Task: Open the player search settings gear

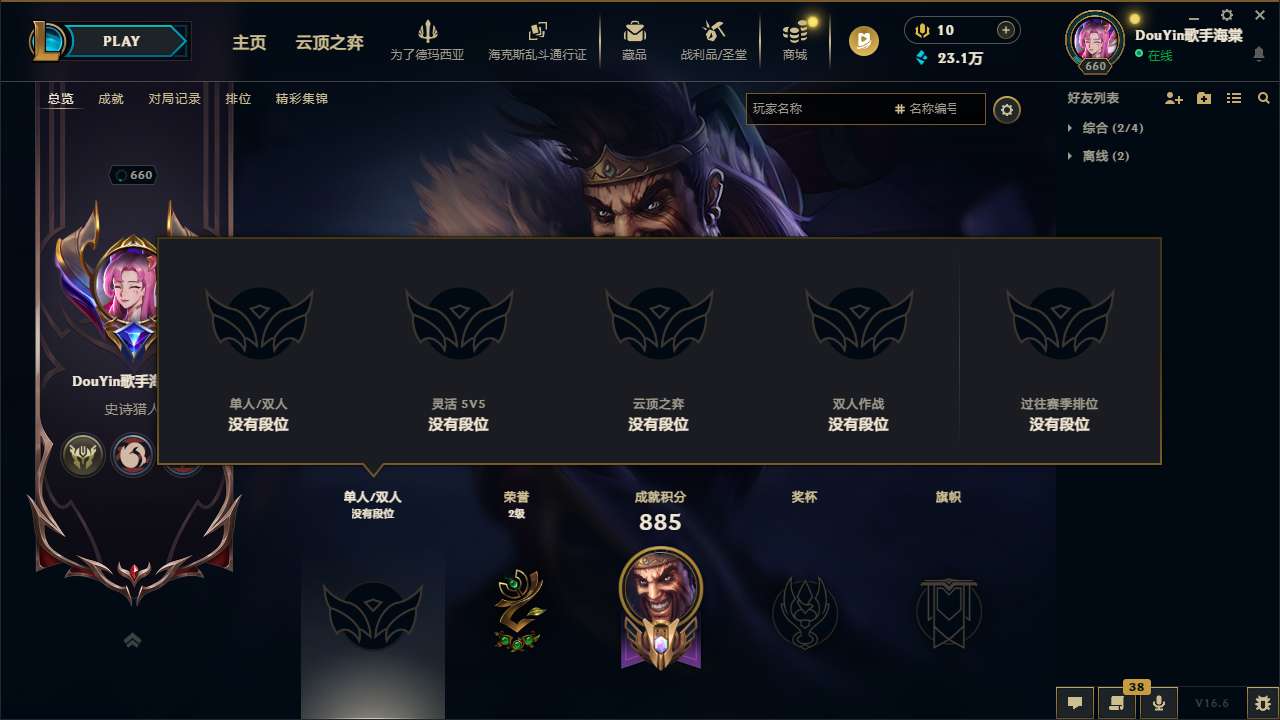Action: pos(1007,109)
